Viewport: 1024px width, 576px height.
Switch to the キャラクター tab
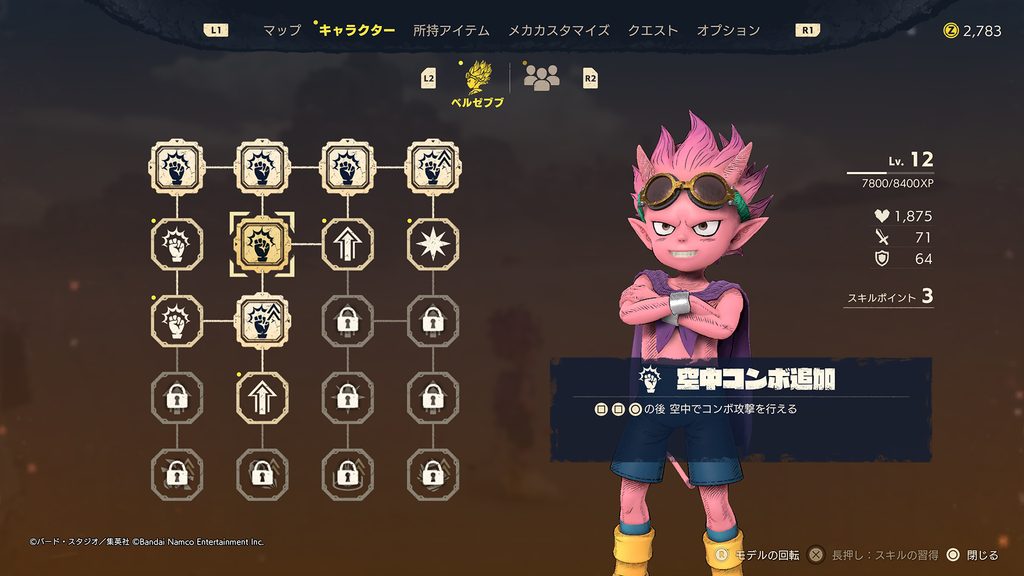point(357,30)
